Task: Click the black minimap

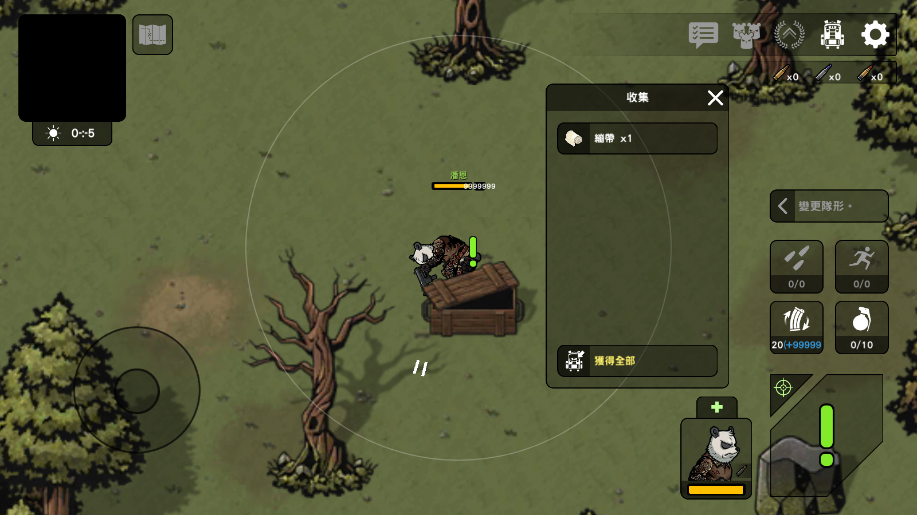Action: (x=72, y=68)
